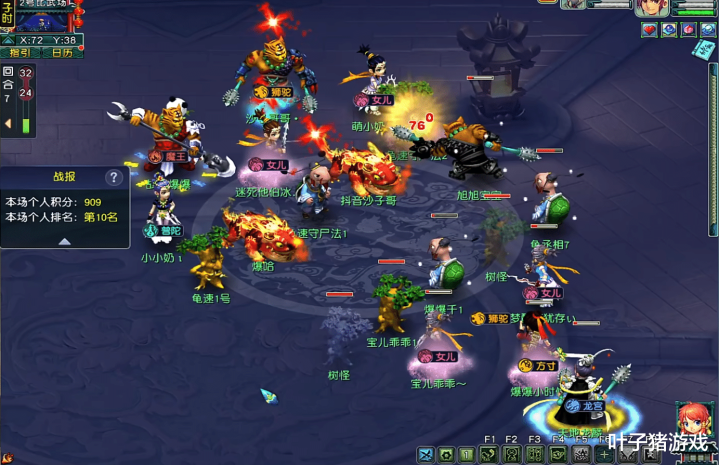Viewport: 719px width, 465px height.
Task: Open the 战报 help question mark
Action: (x=115, y=178)
